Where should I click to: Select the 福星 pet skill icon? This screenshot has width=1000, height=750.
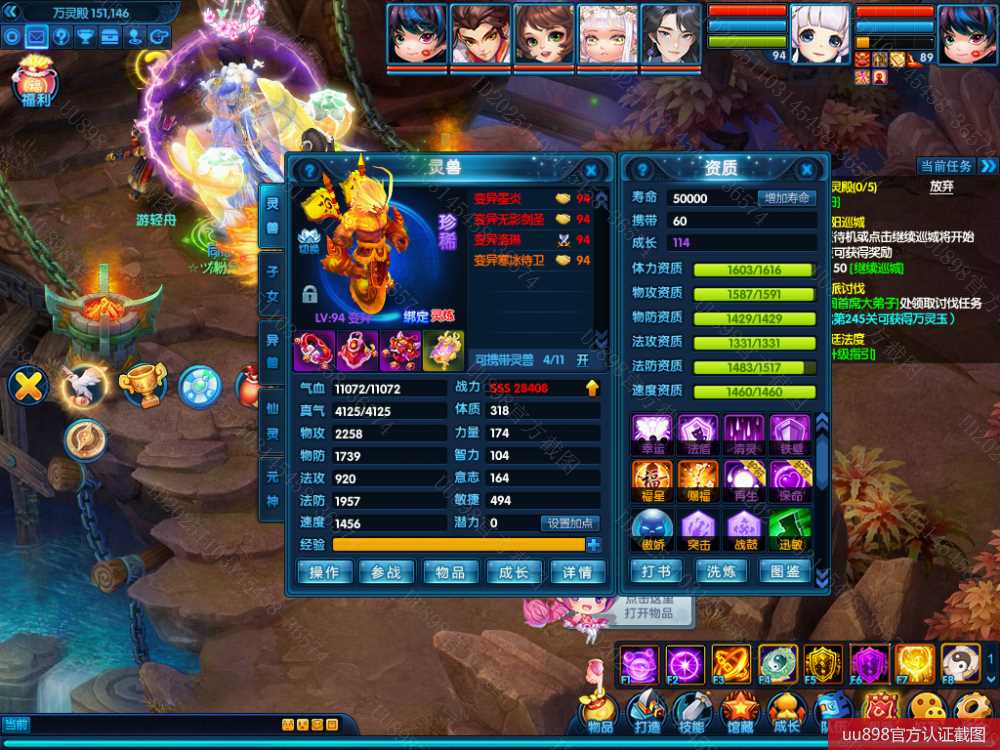pyautogui.click(x=651, y=476)
